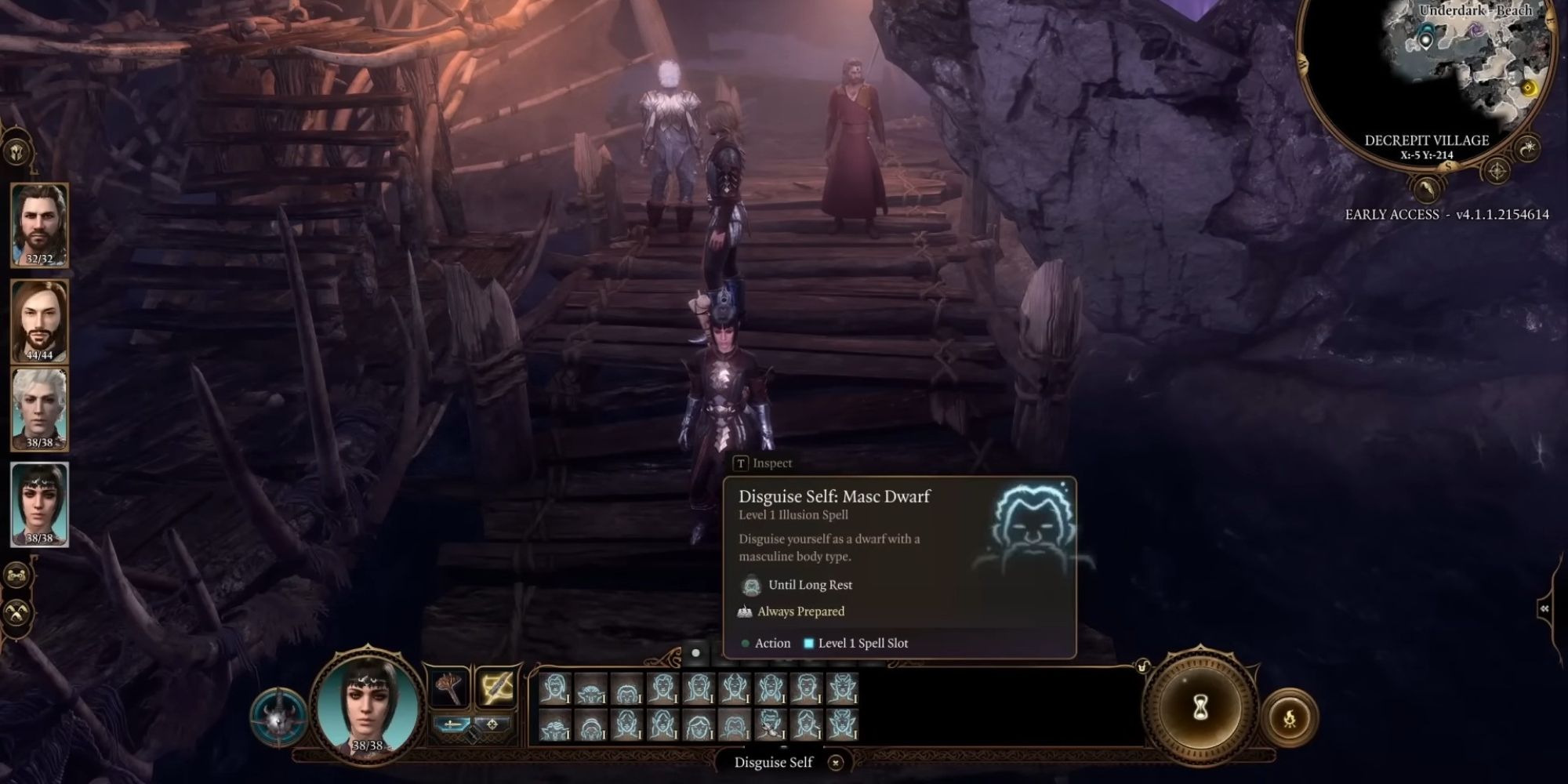
Task: Click the Disguise Self label at the bottom
Action: point(772,762)
